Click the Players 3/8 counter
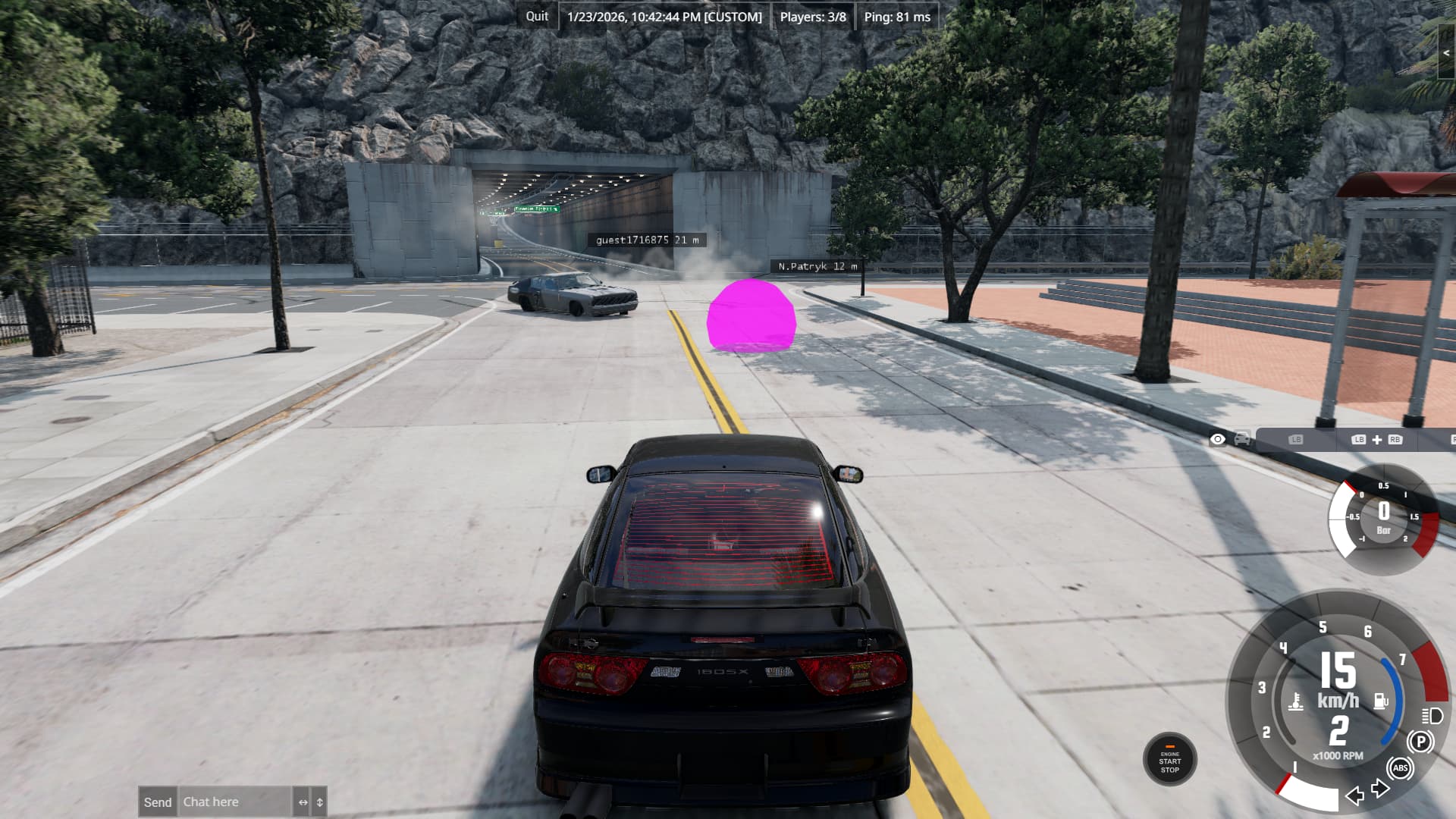 [812, 17]
